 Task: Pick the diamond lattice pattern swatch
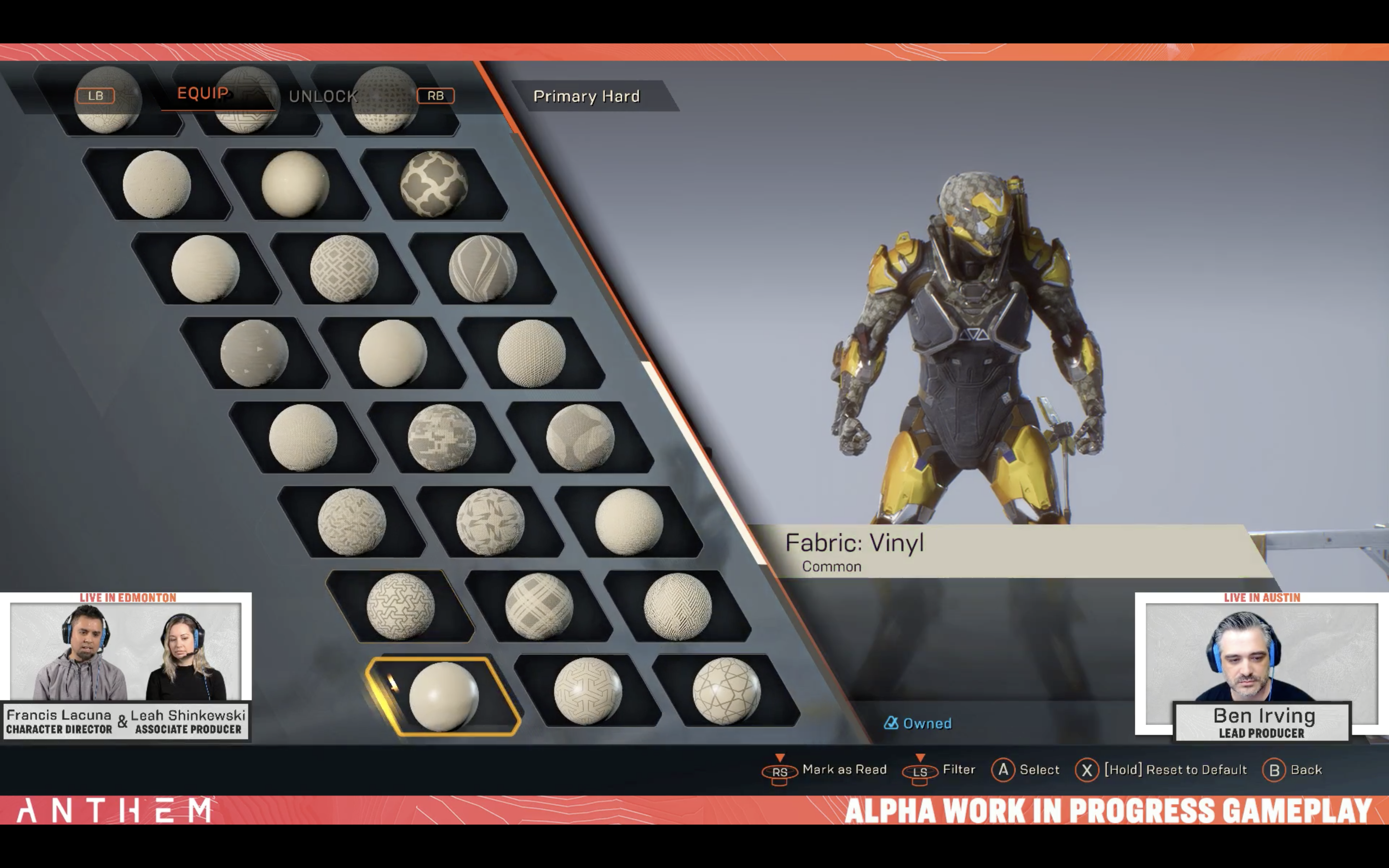pyautogui.click(x=344, y=269)
